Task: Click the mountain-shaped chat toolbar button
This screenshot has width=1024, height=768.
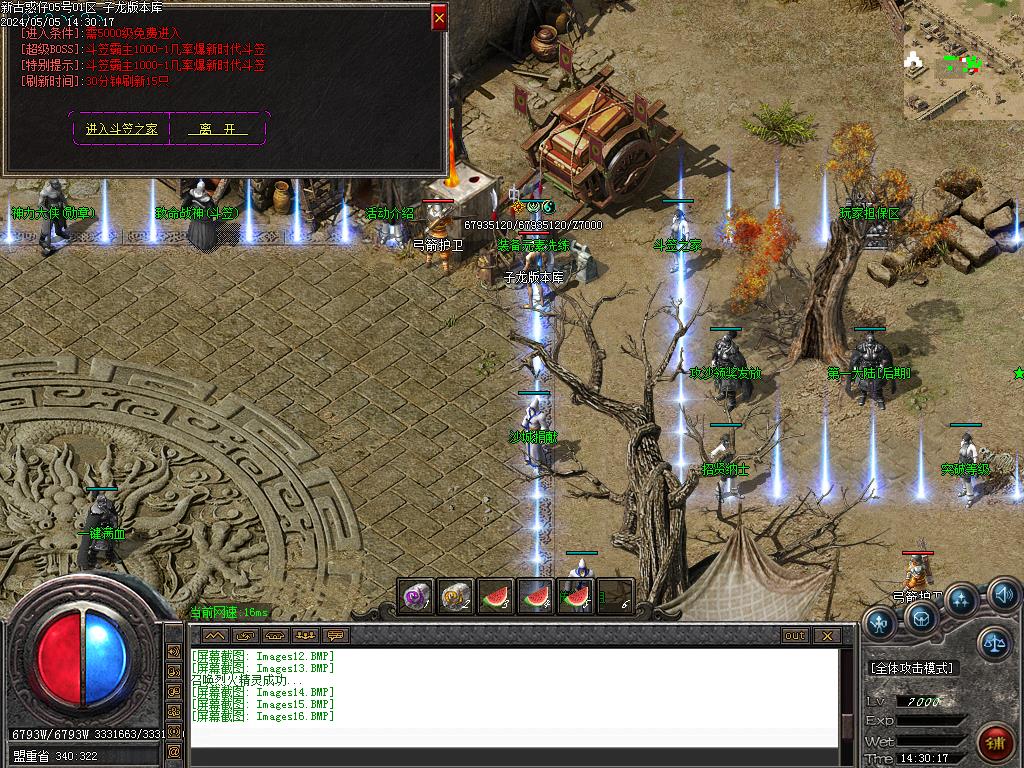Action: tap(215, 635)
